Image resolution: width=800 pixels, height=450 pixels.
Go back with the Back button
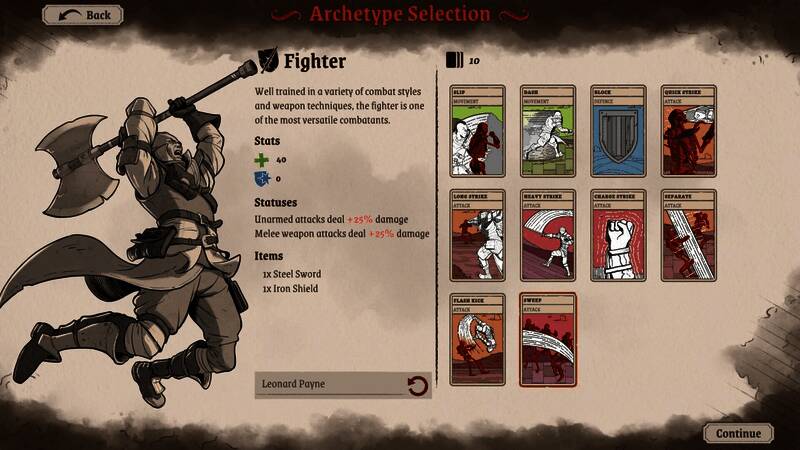83,15
